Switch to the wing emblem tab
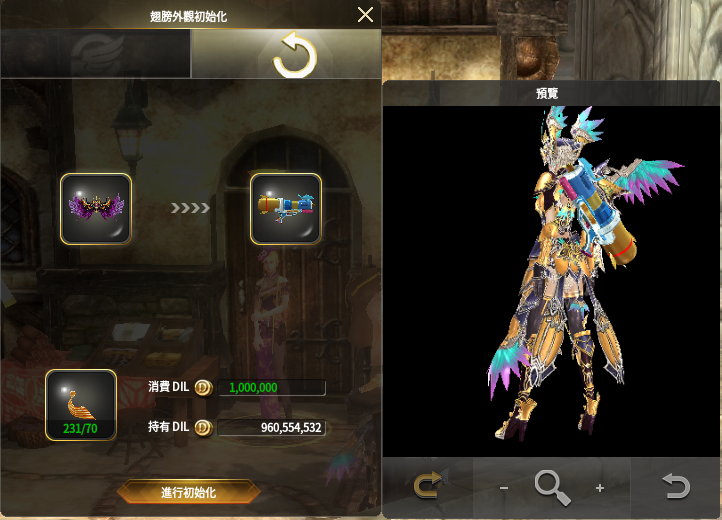Screen dimensions: 722x520 coord(96,54)
